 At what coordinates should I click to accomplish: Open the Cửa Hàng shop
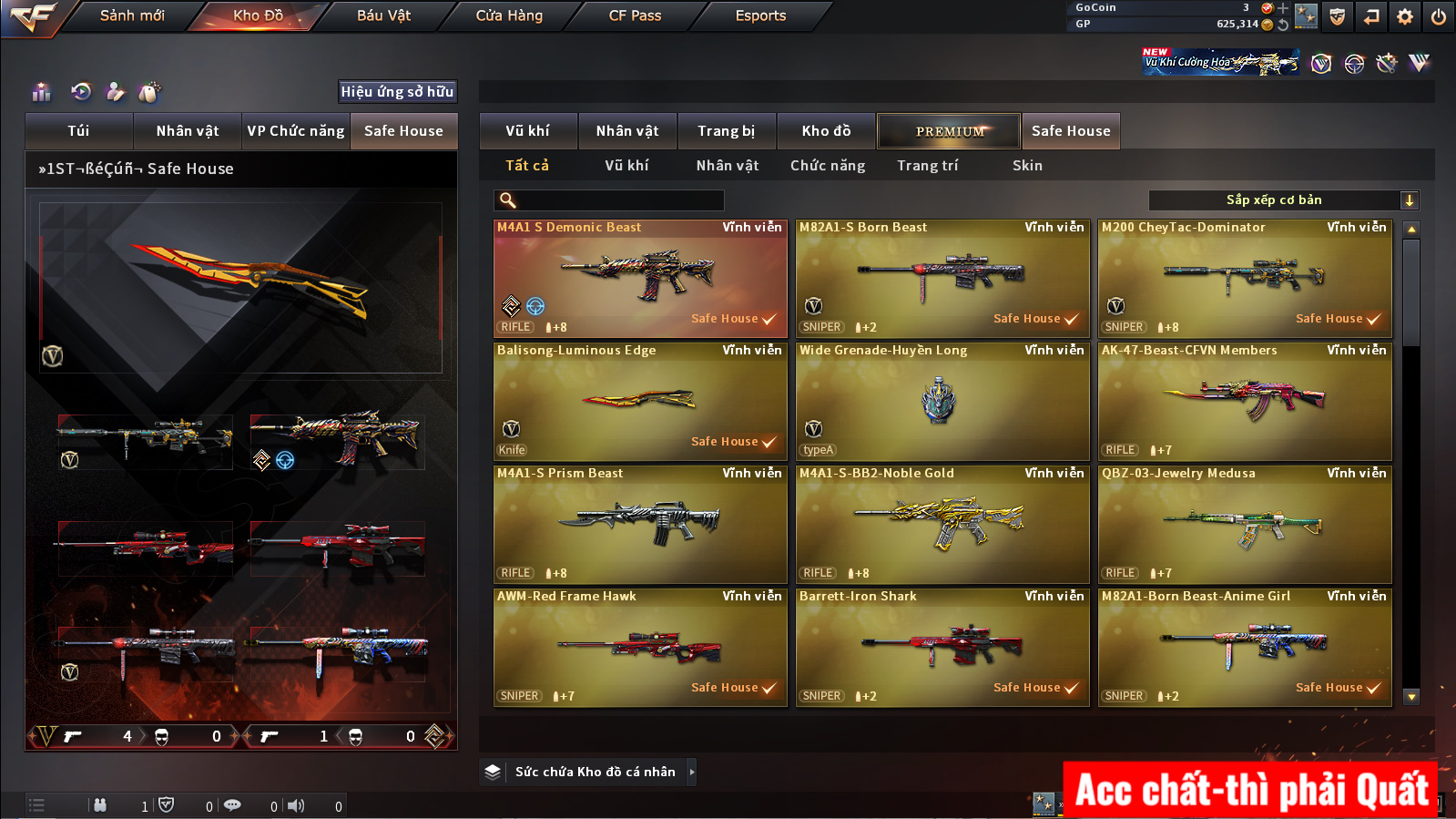point(509,15)
